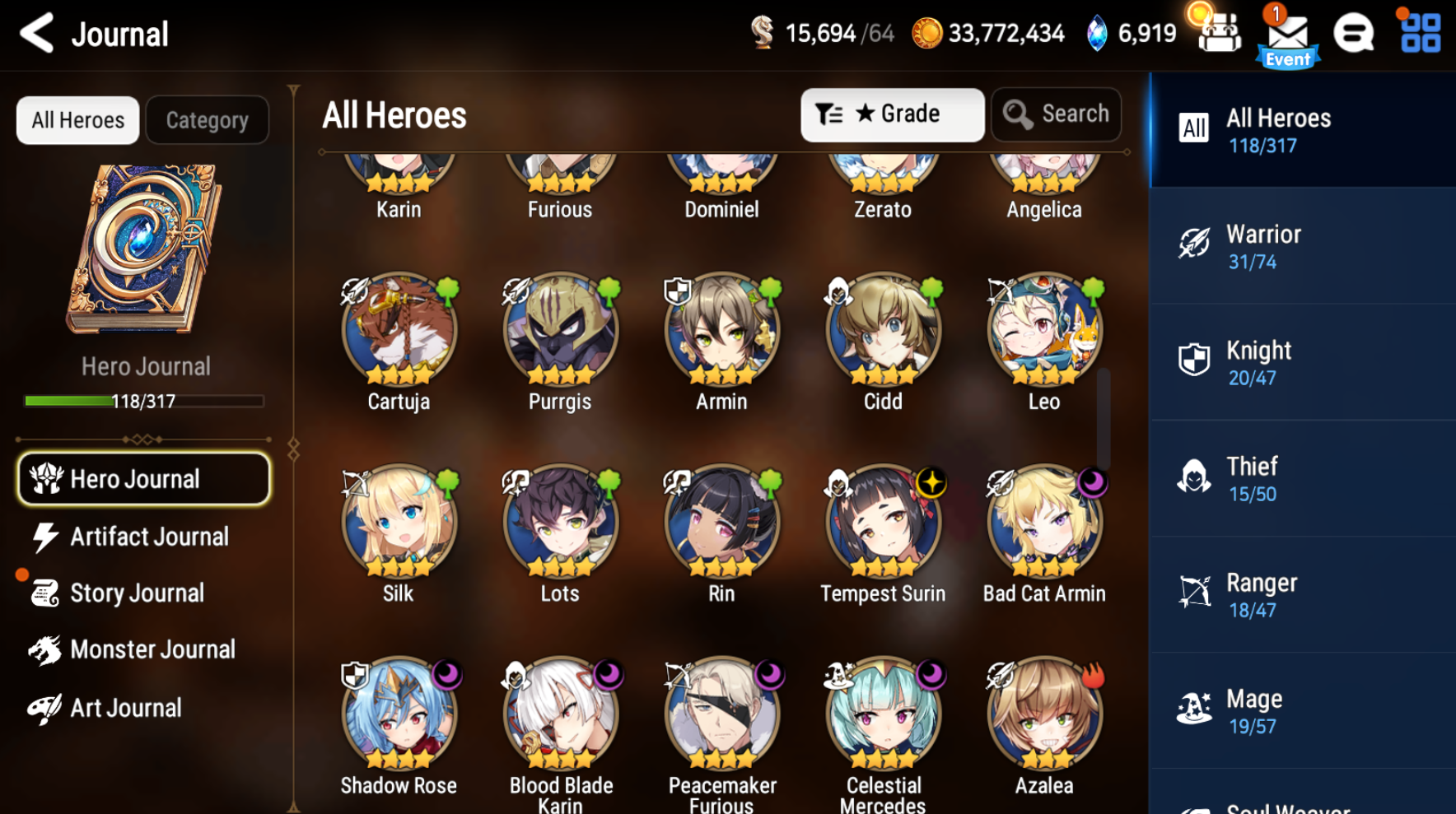Switch to Category view
The image size is (1456, 814).
(207, 120)
